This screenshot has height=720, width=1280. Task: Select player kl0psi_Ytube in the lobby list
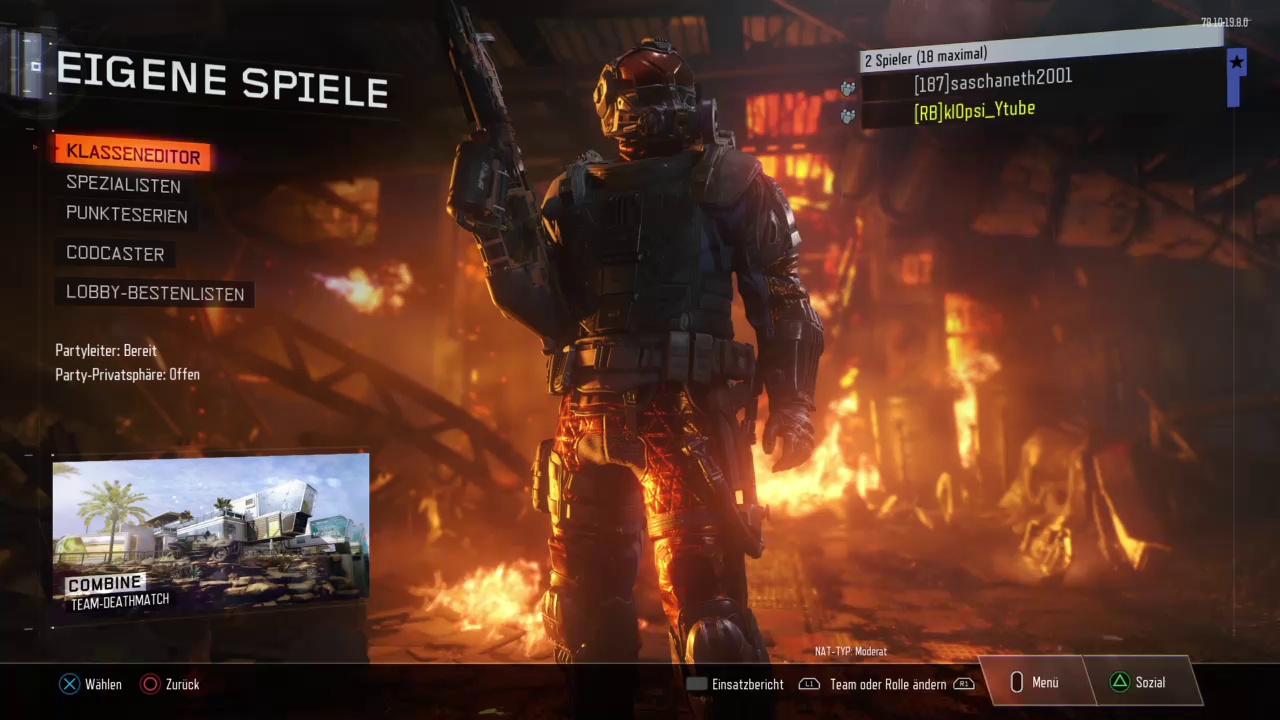coord(974,111)
